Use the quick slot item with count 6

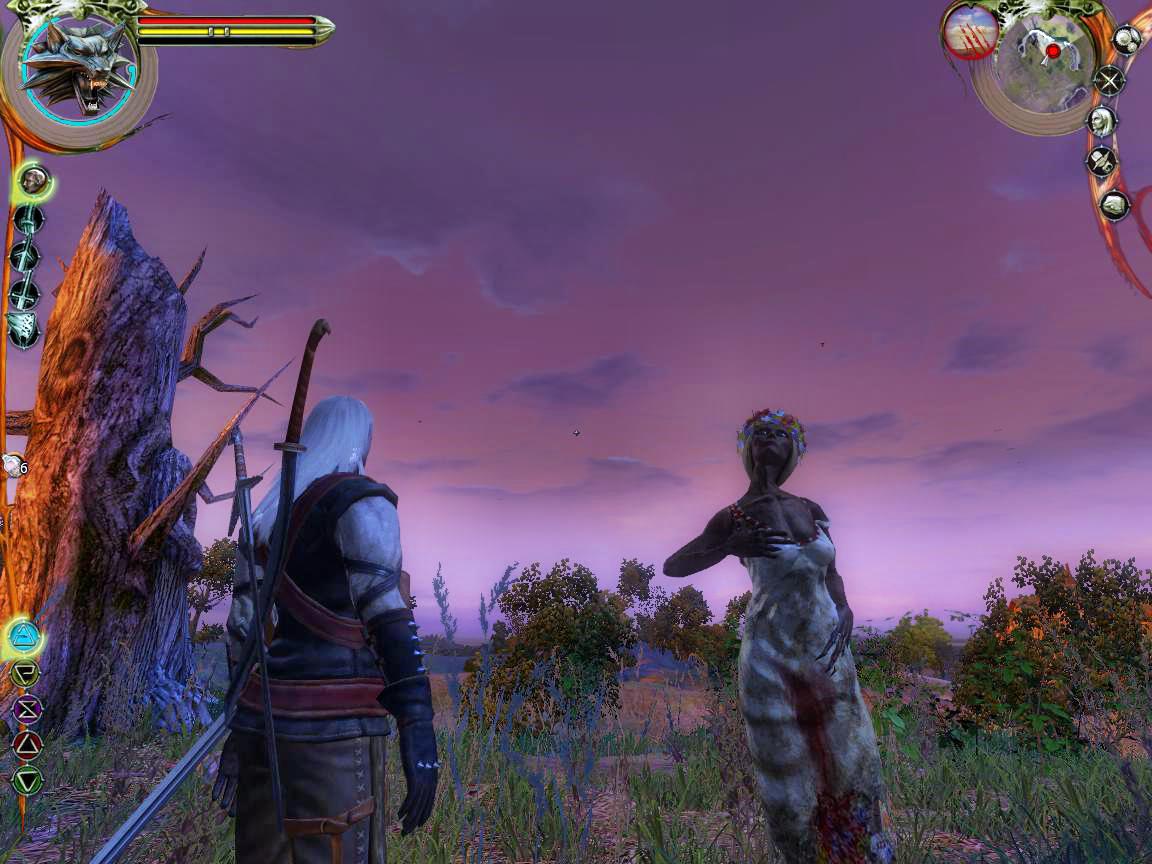point(14,465)
